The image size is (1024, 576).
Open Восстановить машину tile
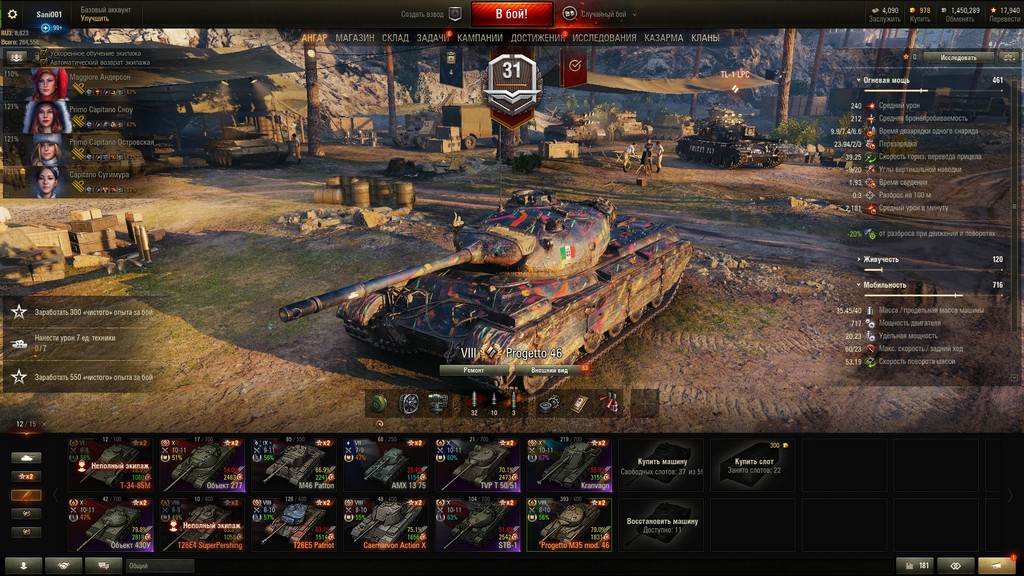[661, 524]
